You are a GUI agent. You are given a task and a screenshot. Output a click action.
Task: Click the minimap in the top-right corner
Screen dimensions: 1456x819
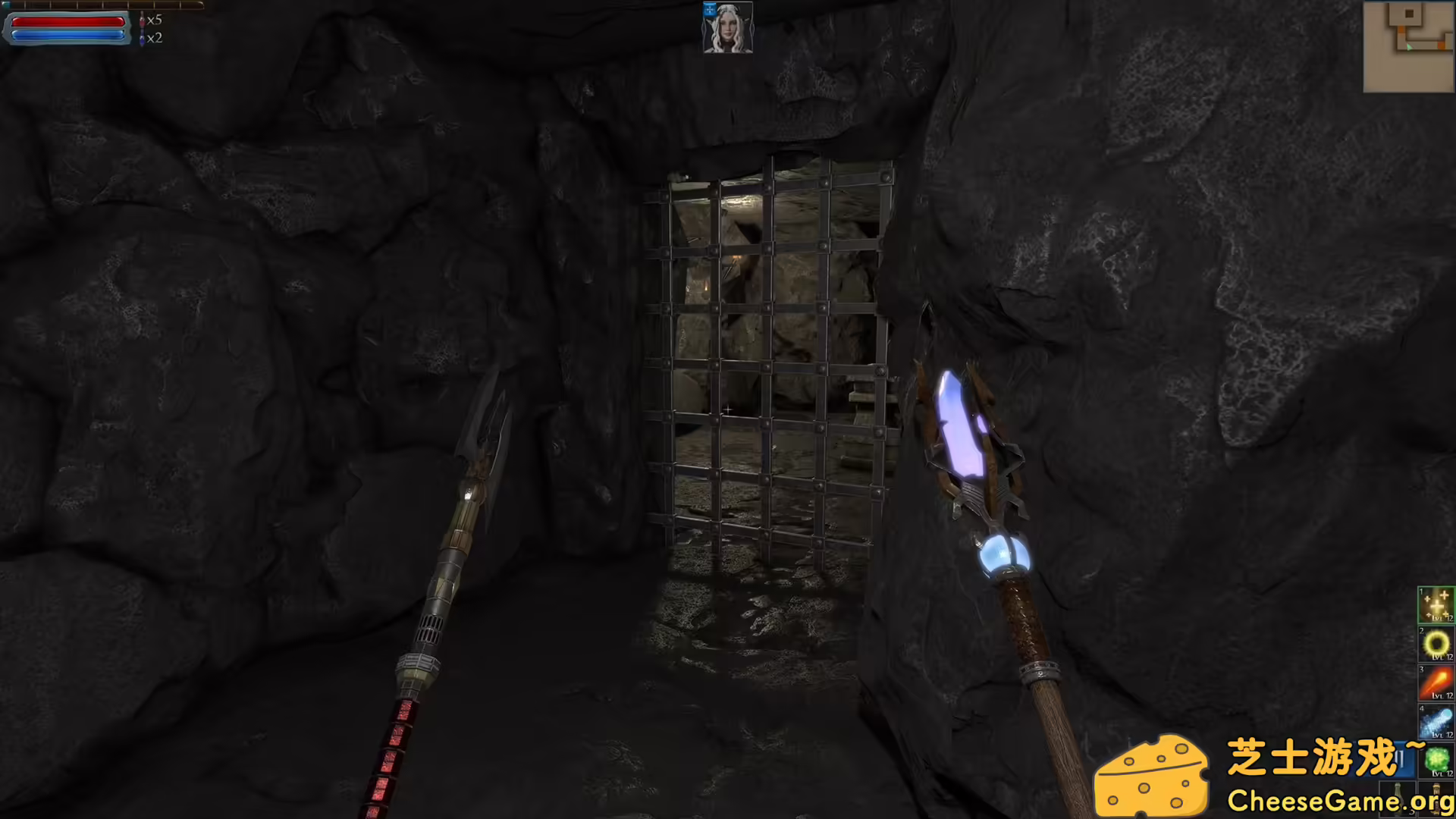pos(1408,45)
